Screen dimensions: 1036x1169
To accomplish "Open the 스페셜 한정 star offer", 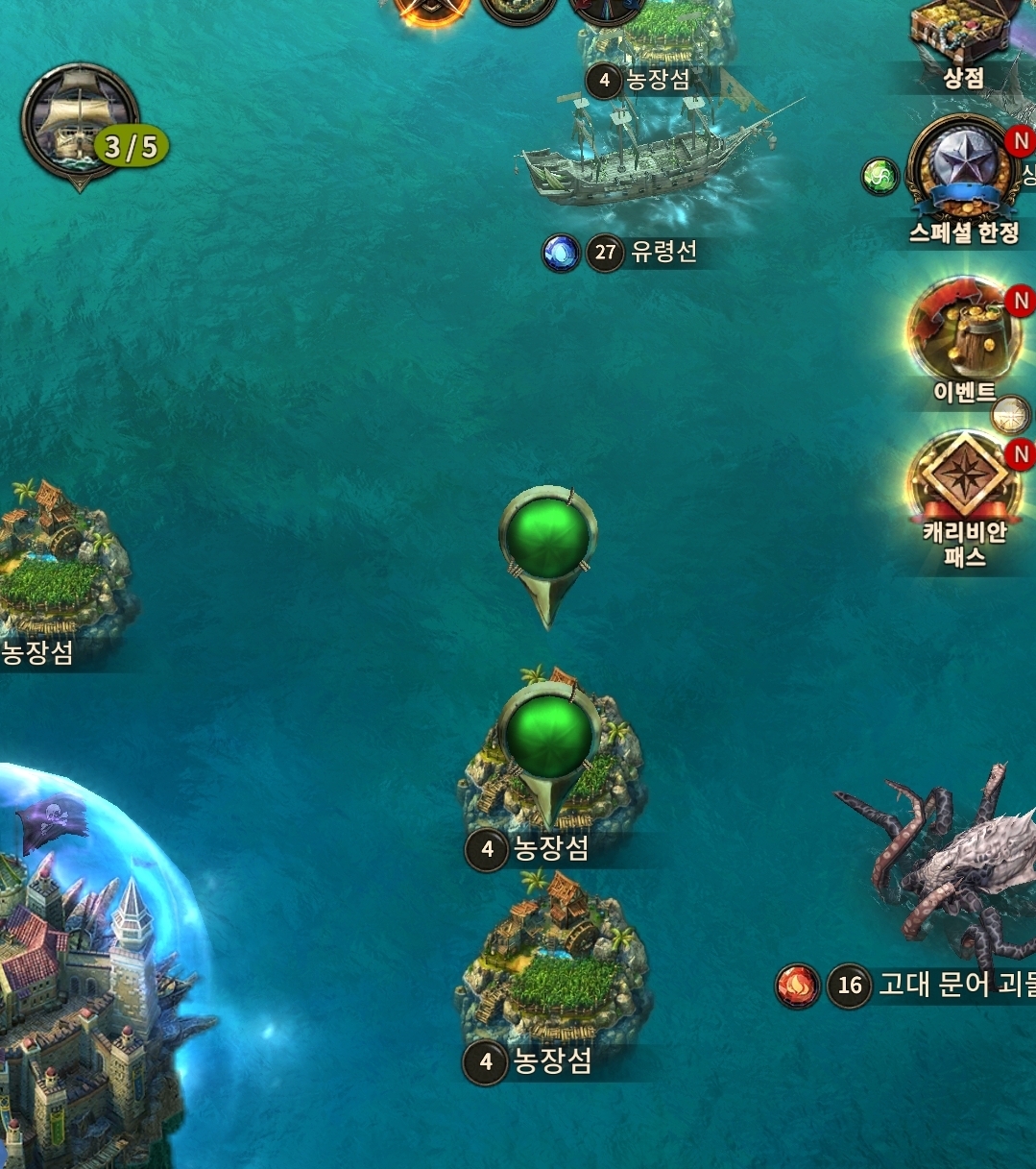I will pyautogui.click(x=960, y=169).
